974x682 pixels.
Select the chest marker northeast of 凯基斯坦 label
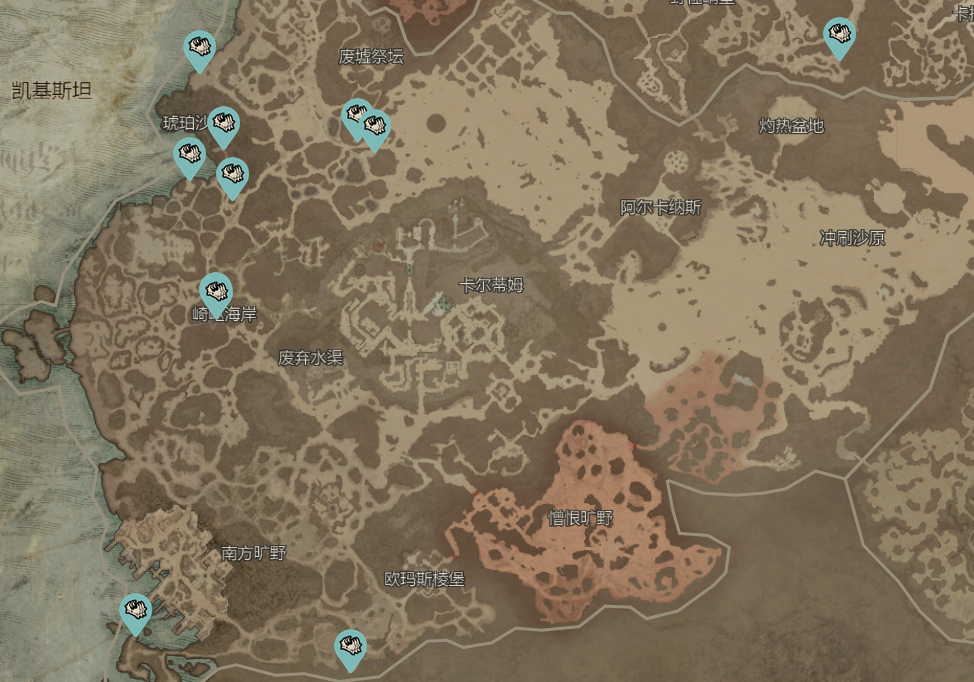tap(199, 48)
